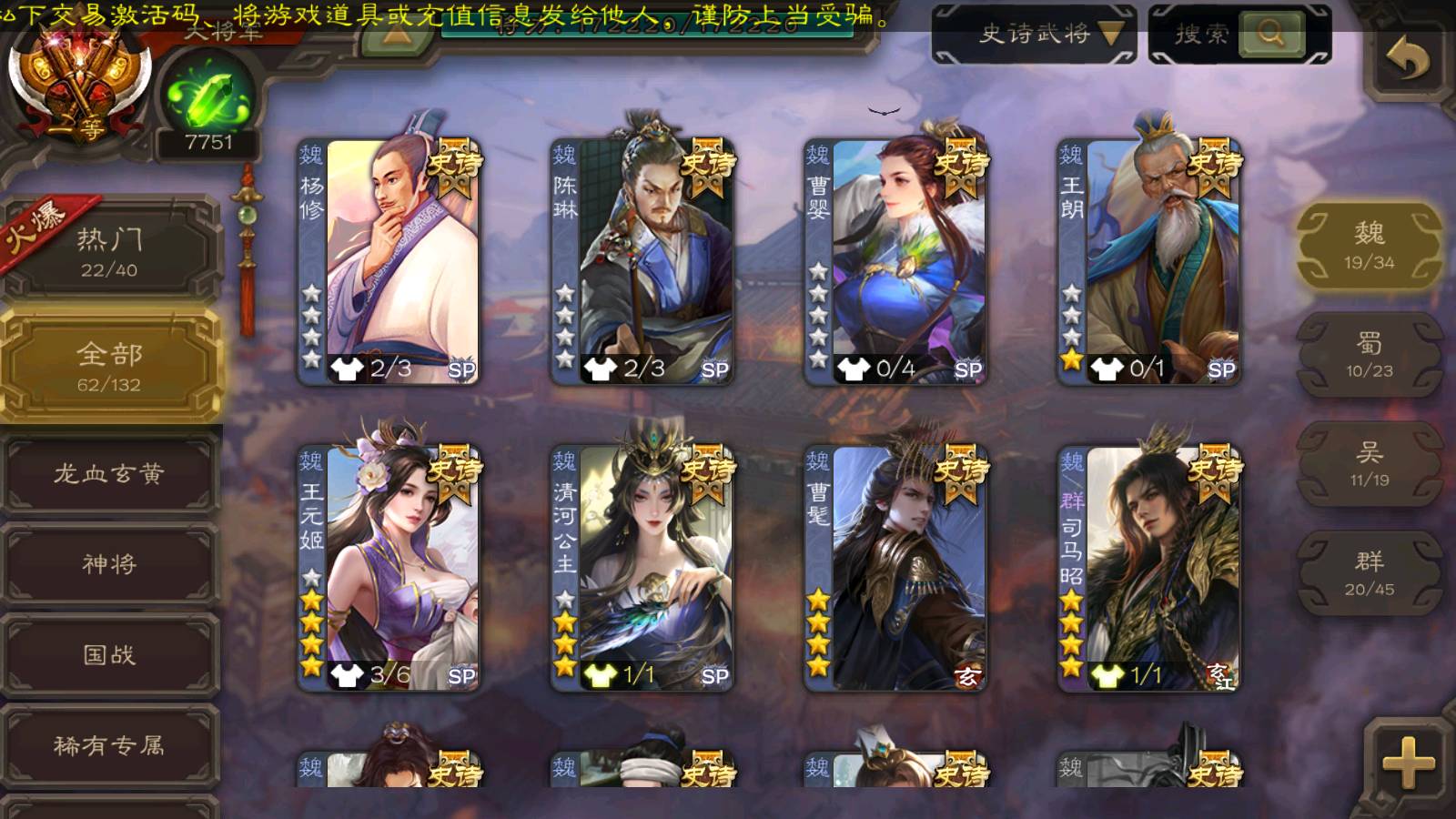Filter by 蜀 faction
Viewport: 1456px width, 819px height.
pos(1369,355)
